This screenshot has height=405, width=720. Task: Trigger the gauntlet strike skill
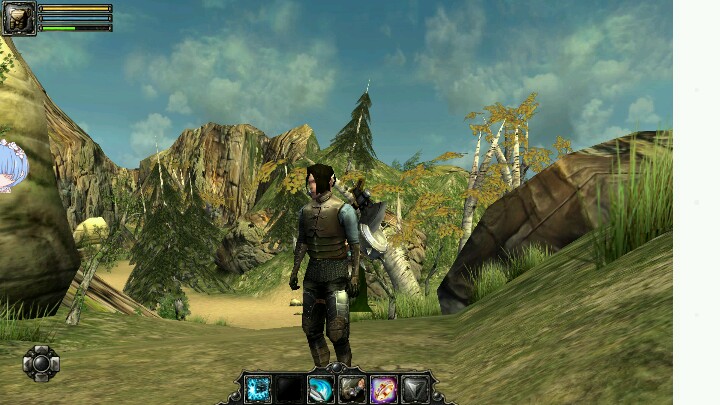(351, 389)
